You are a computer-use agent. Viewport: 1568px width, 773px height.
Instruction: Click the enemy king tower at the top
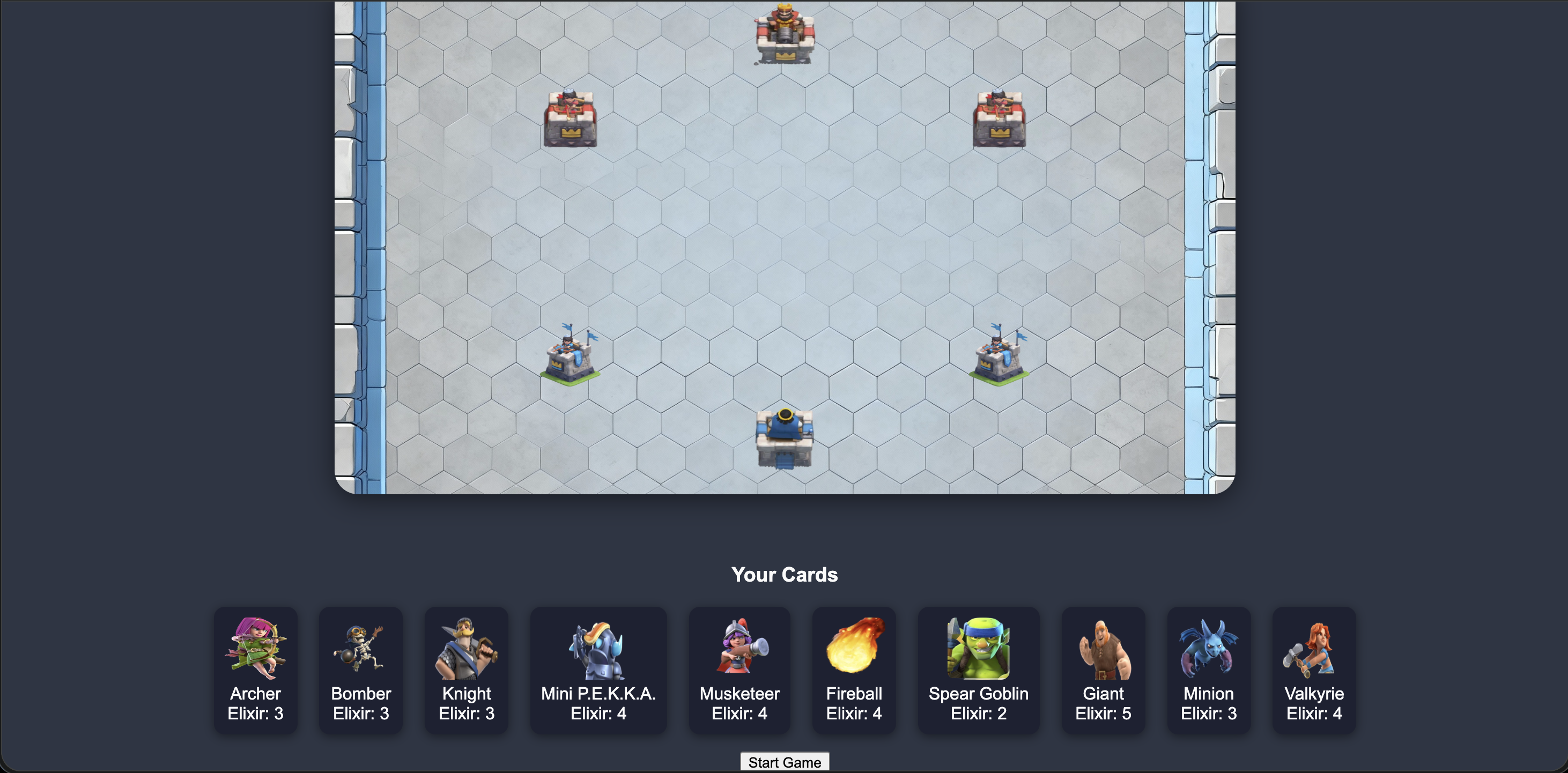point(783,33)
